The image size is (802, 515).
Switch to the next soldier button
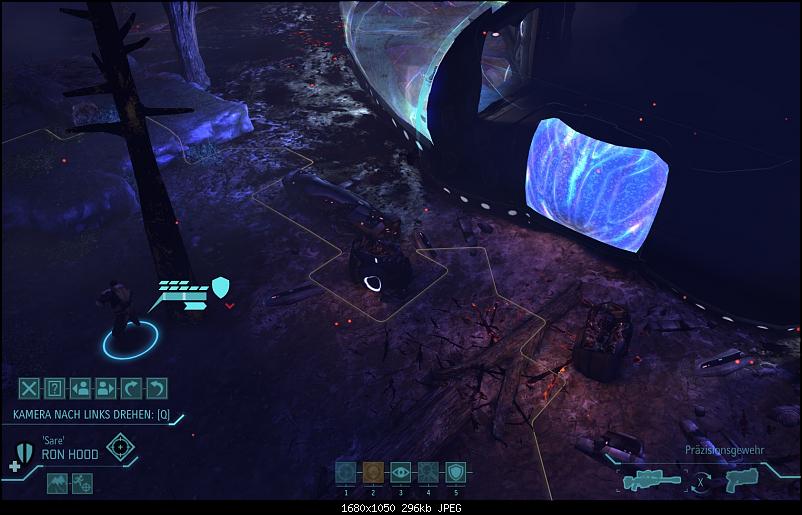108,388
